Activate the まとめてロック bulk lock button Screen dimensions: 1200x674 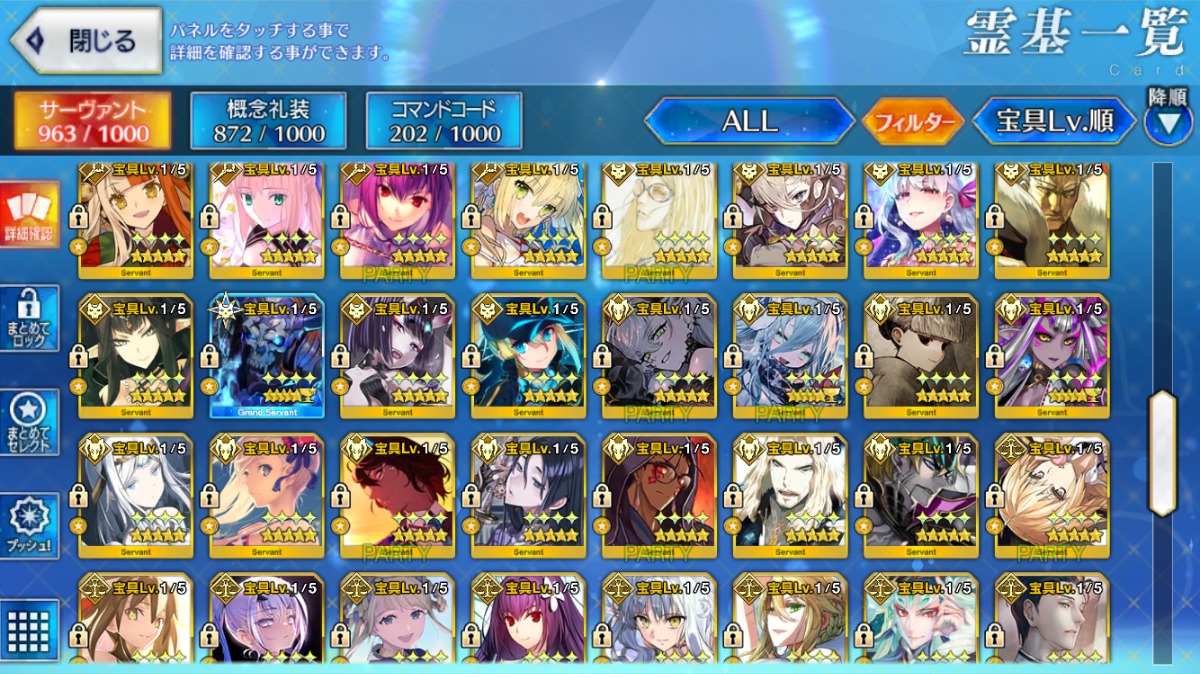[29, 318]
